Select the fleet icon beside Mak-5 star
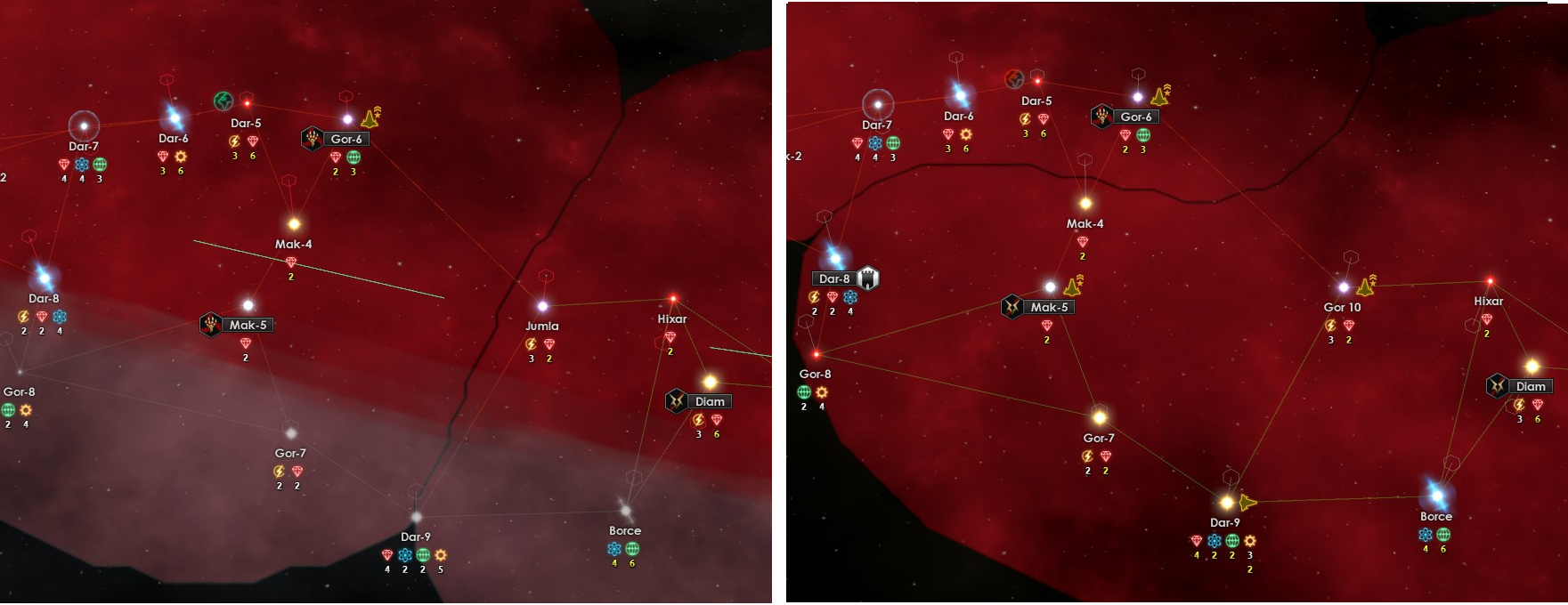 (1074, 286)
